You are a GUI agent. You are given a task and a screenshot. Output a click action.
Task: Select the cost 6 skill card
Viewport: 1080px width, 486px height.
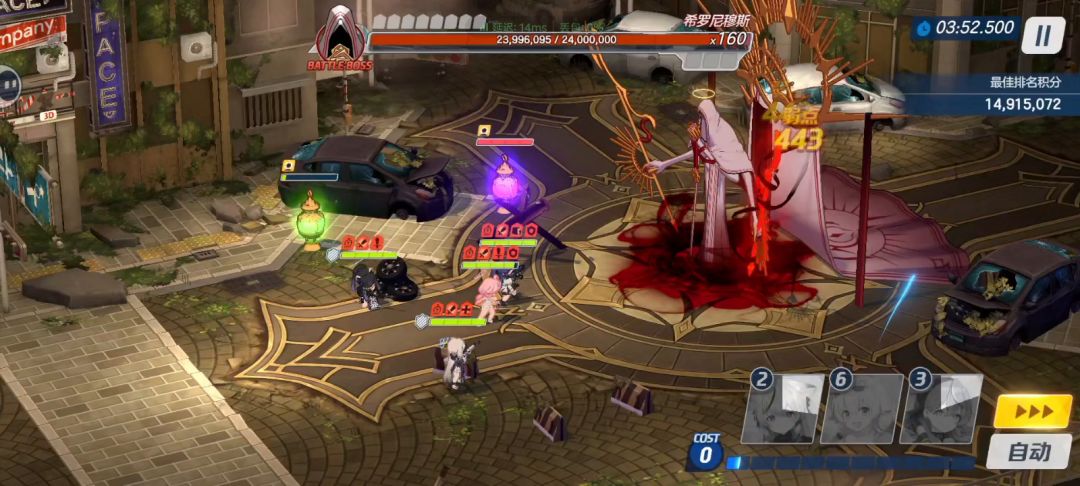click(x=861, y=408)
